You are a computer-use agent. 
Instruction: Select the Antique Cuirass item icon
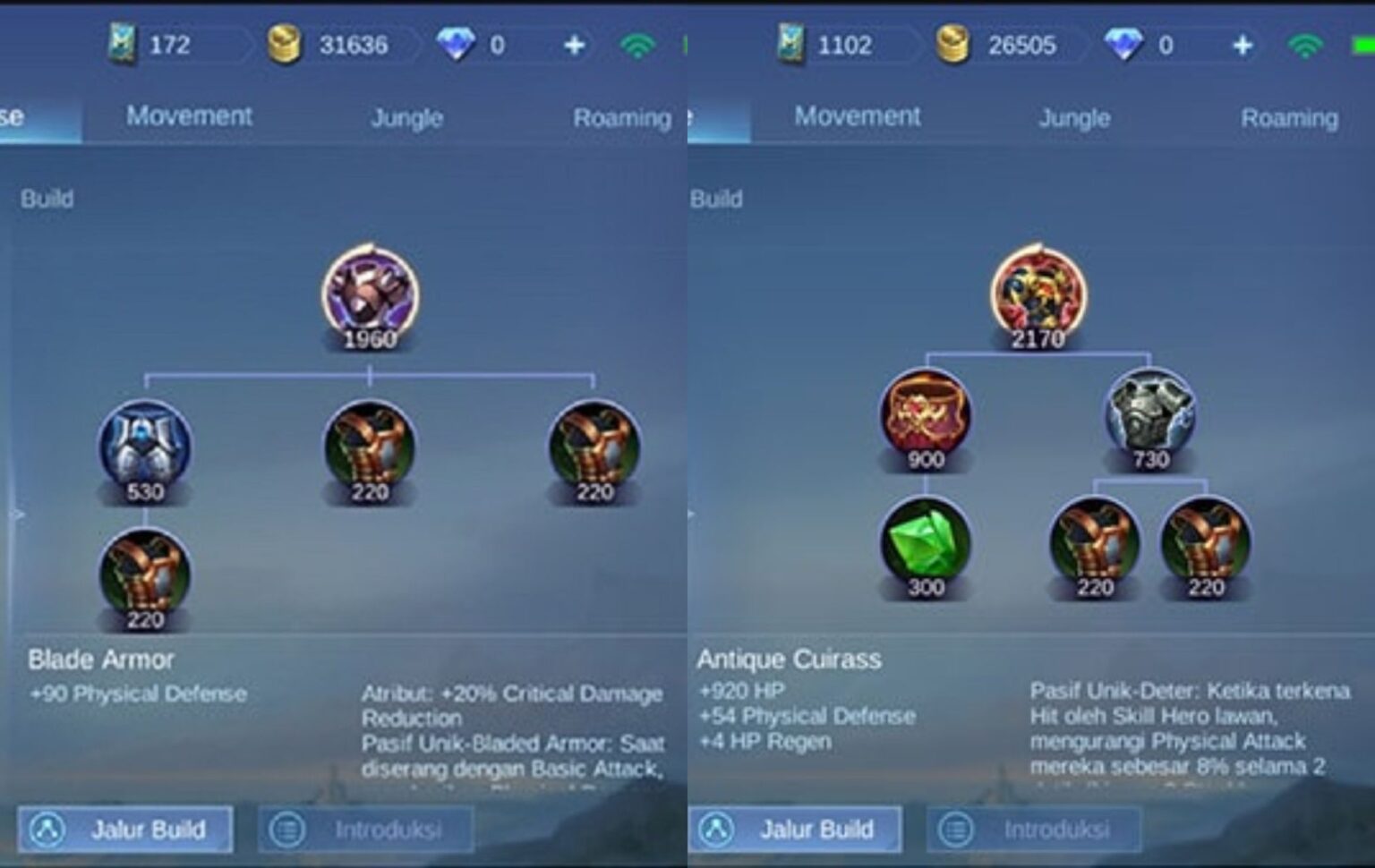coord(1038,291)
